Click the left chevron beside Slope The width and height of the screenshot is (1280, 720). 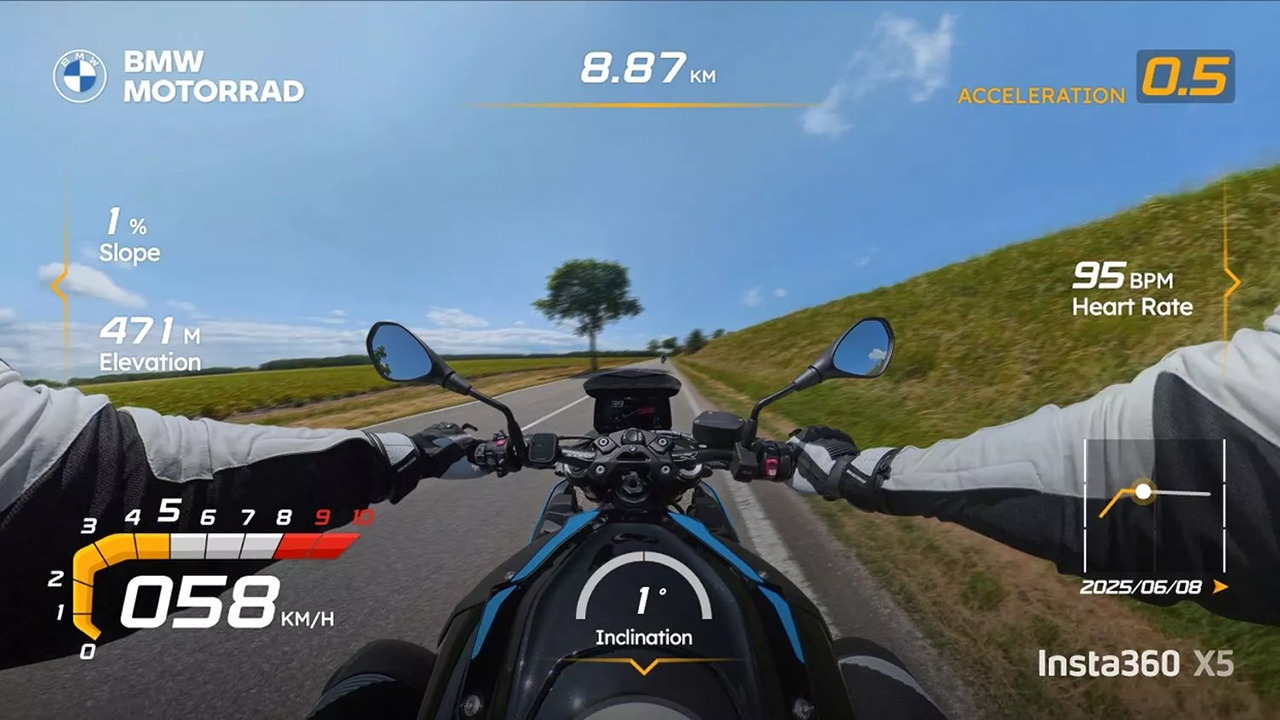[60, 286]
